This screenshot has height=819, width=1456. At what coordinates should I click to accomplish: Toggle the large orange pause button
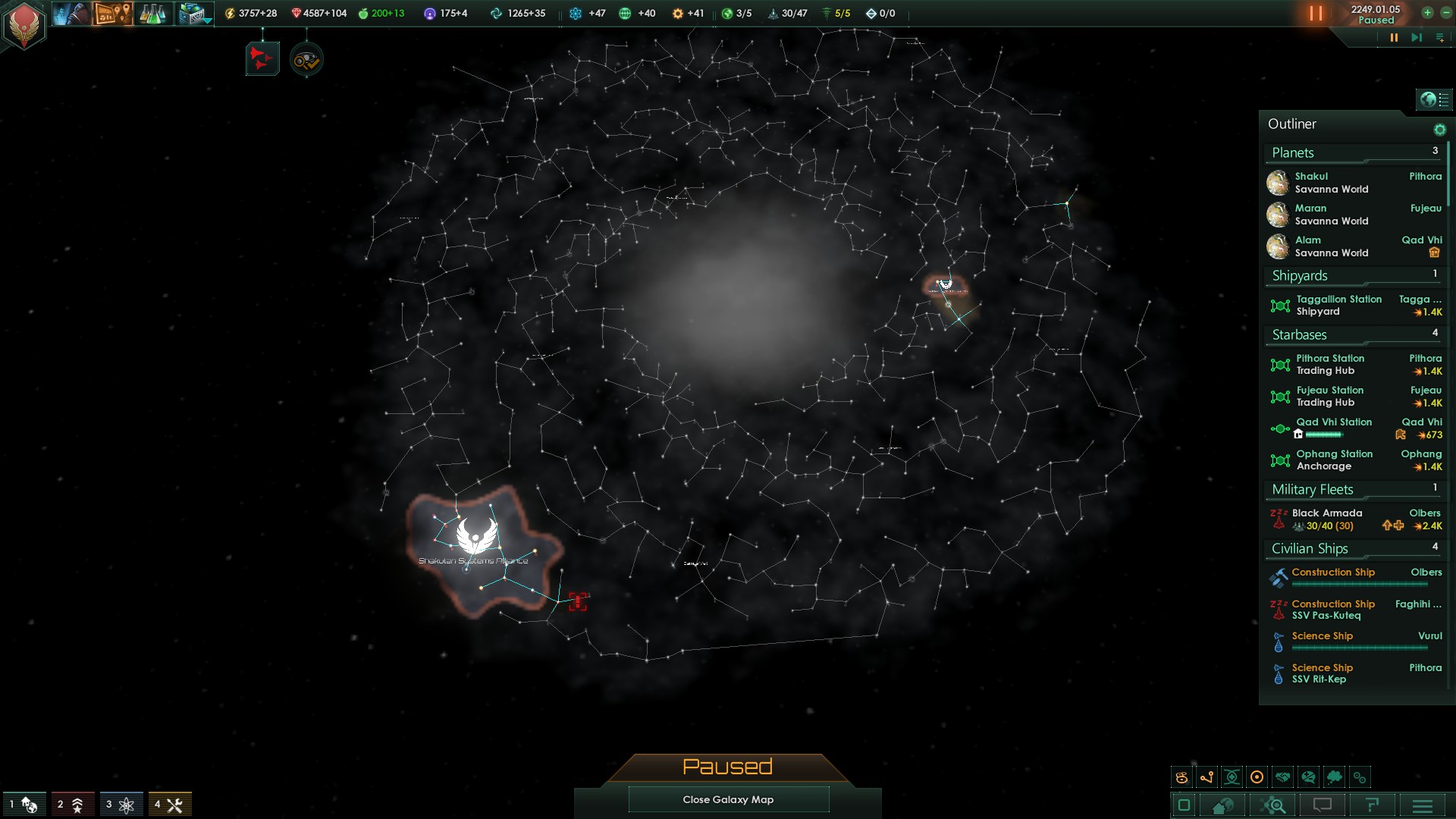[1316, 14]
